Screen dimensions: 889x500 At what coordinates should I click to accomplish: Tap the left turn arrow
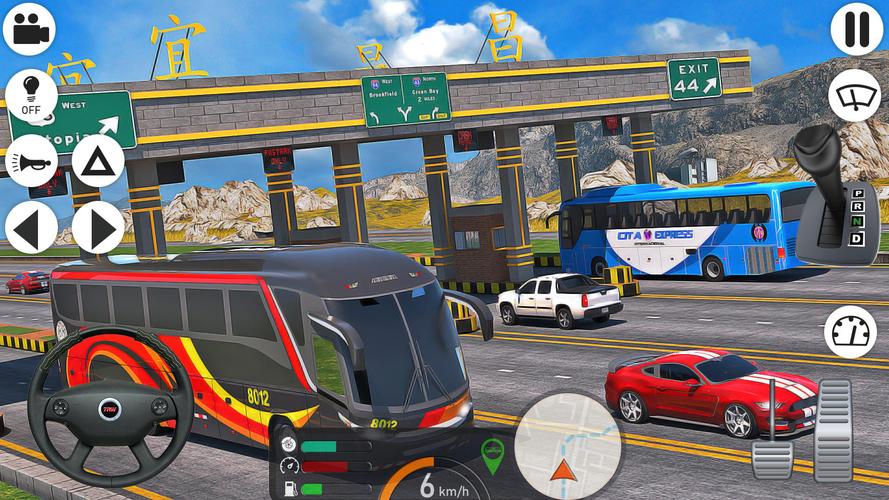pos(31,227)
